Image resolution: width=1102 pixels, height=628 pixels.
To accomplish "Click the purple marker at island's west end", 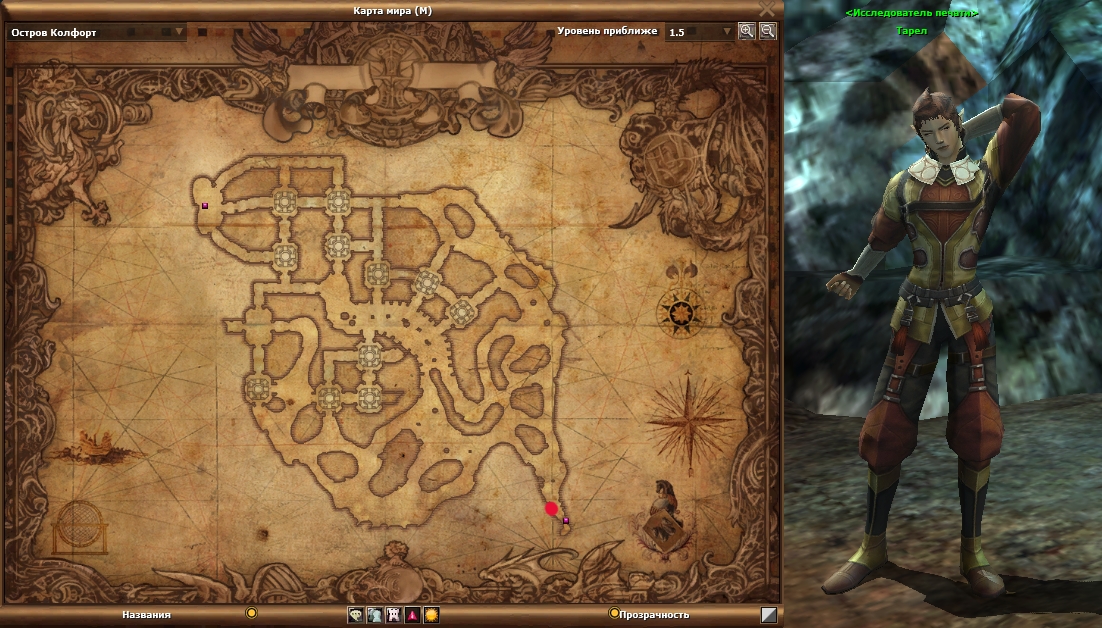I will tap(205, 206).
